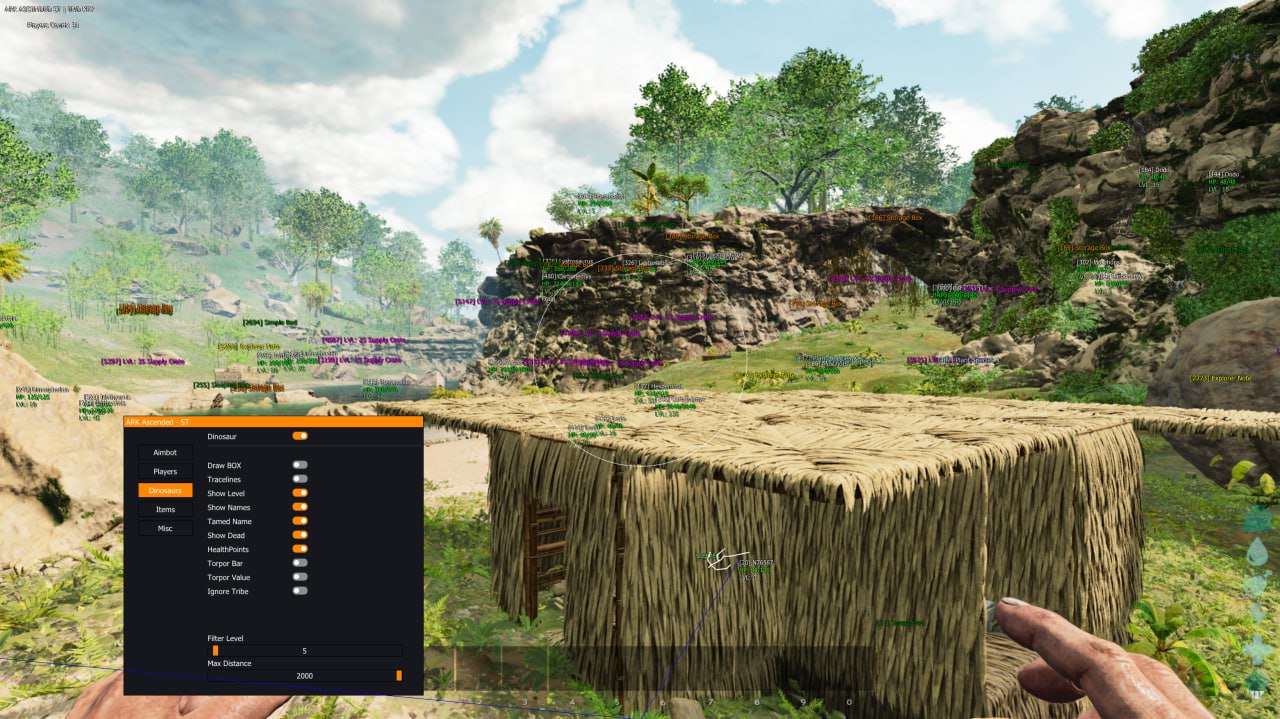The height and width of the screenshot is (719, 1280).
Task: Enable the Ignore Tribe toggle
Action: pyautogui.click(x=300, y=591)
